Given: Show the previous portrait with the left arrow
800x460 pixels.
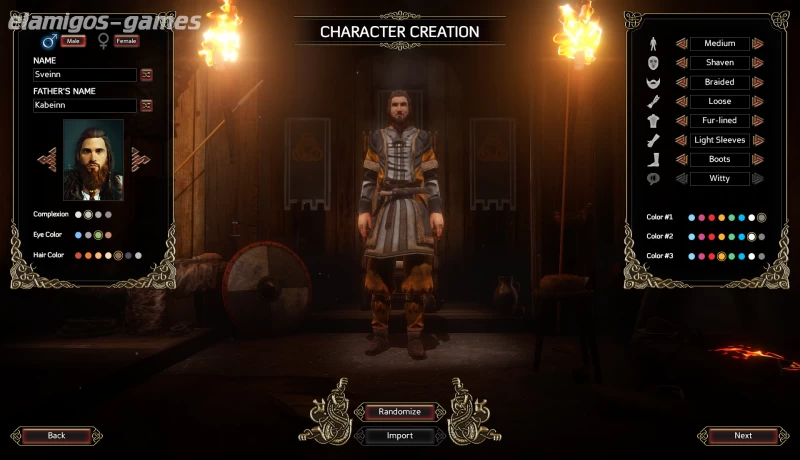Looking at the screenshot, I should [x=46, y=159].
